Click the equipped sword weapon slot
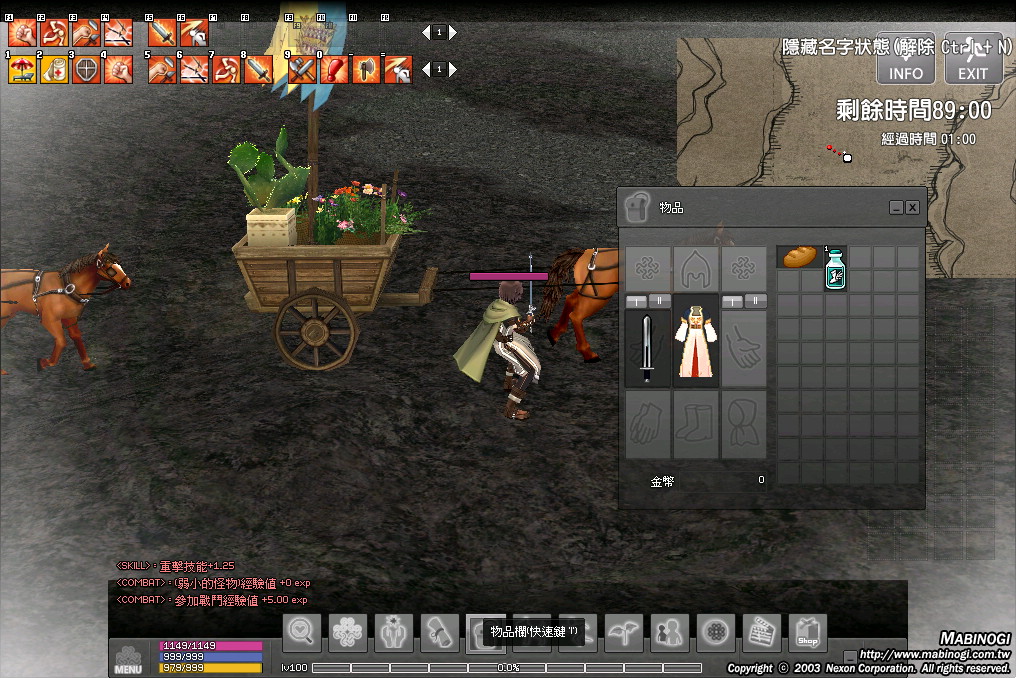Image resolution: width=1016 pixels, height=678 pixels. point(647,348)
